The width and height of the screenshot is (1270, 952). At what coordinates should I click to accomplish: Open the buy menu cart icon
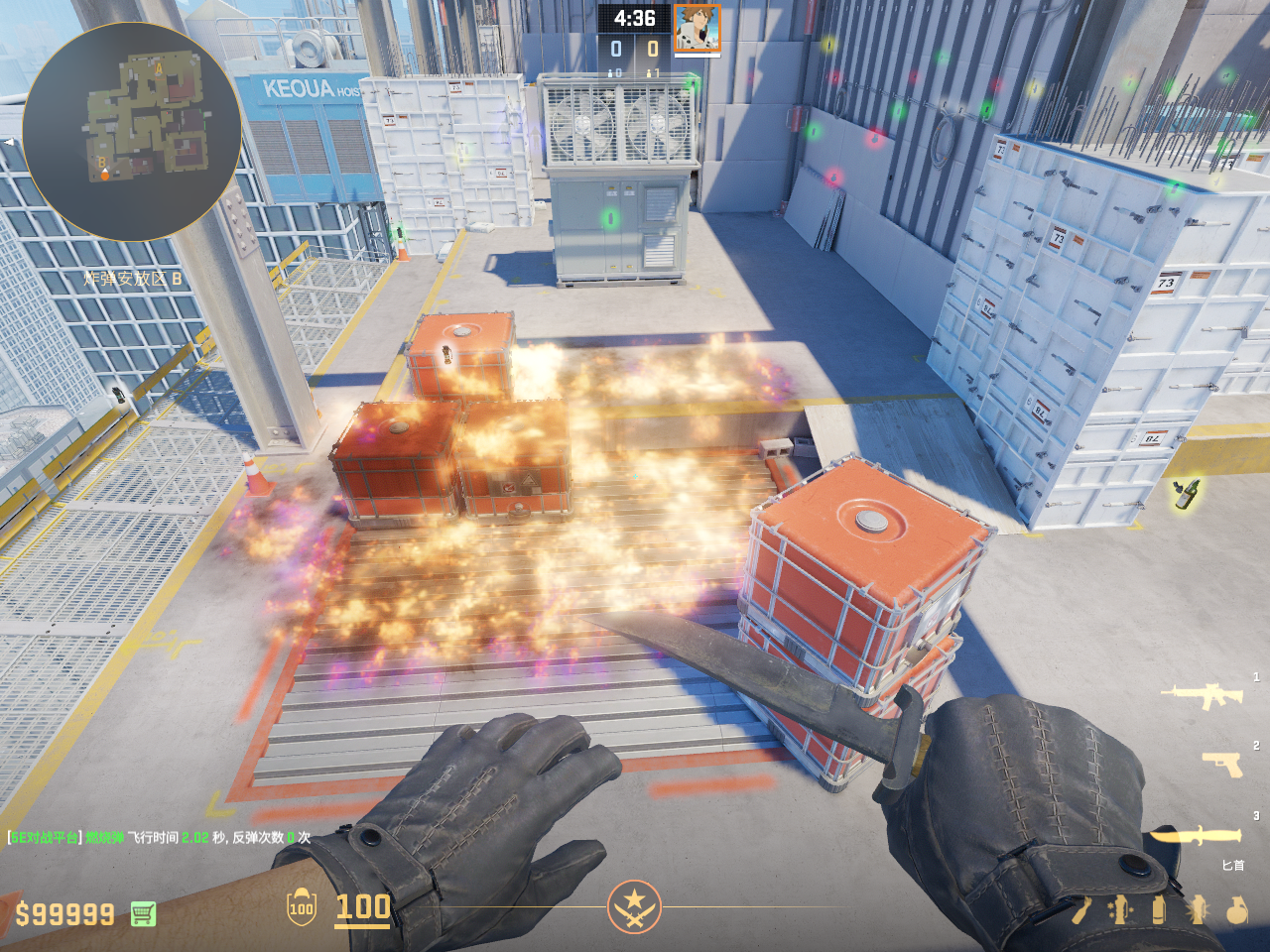(143, 913)
